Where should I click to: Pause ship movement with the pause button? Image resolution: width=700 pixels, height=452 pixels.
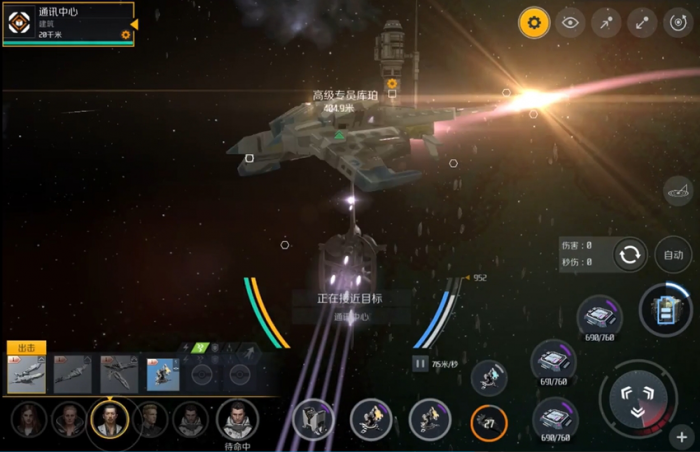pos(421,364)
